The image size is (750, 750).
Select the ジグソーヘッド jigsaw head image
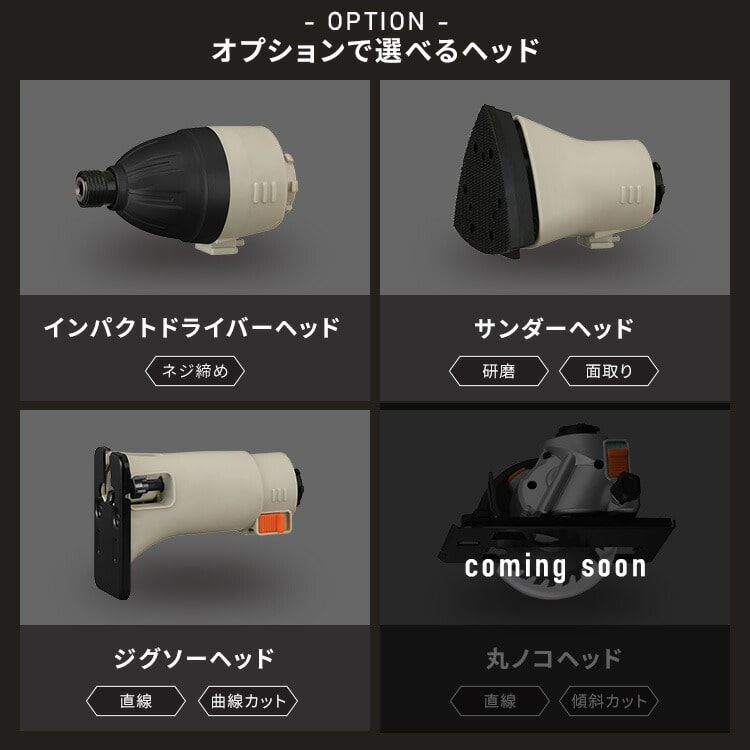tap(194, 517)
